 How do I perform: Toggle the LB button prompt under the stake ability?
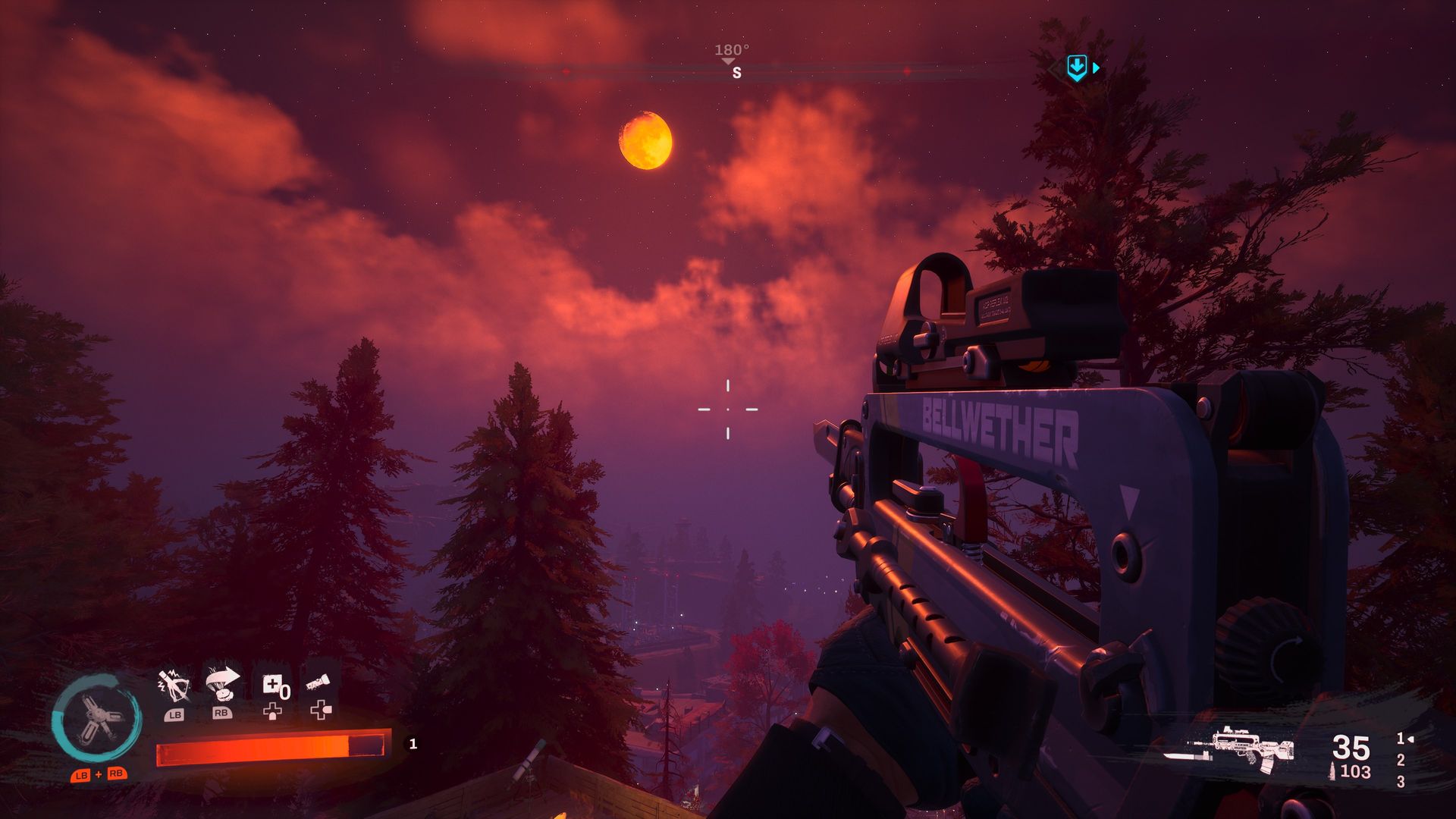pos(176,714)
